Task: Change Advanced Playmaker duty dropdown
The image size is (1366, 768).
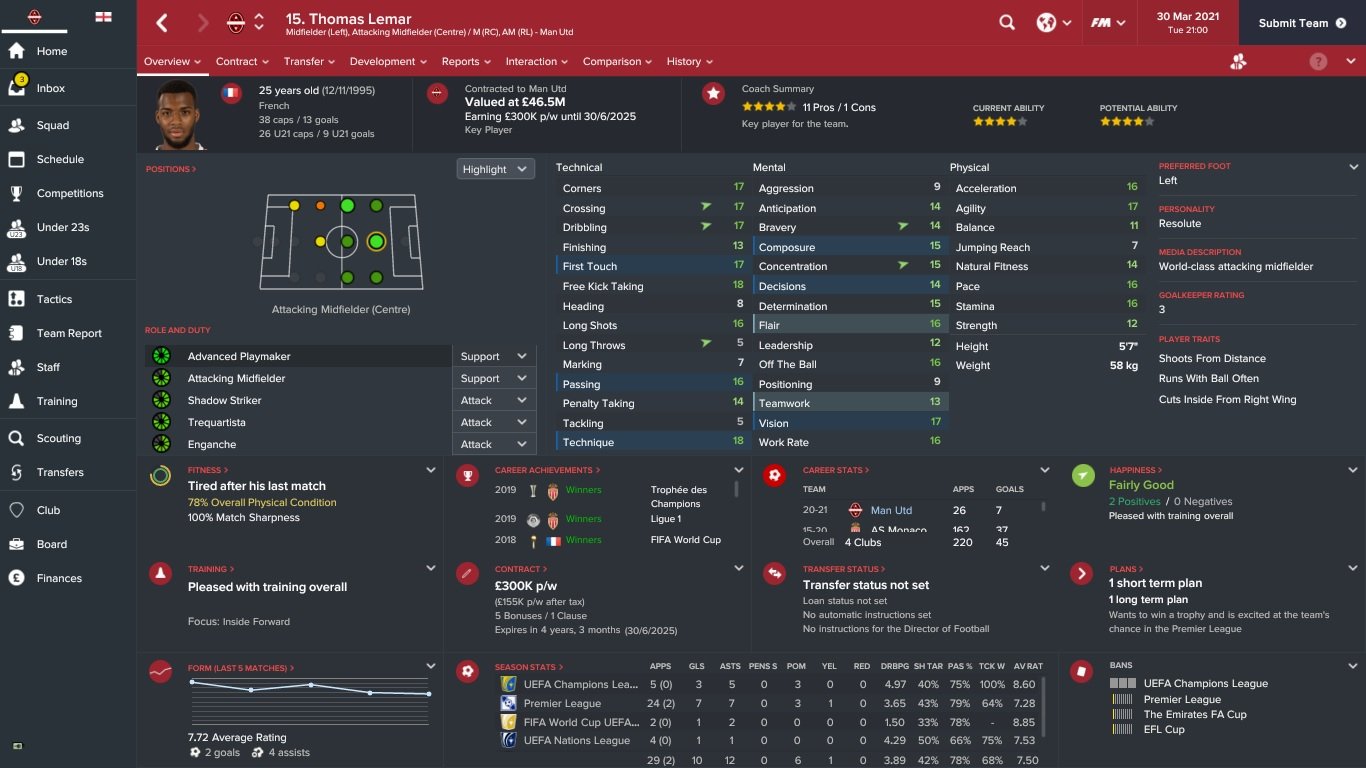Action: 493,356
